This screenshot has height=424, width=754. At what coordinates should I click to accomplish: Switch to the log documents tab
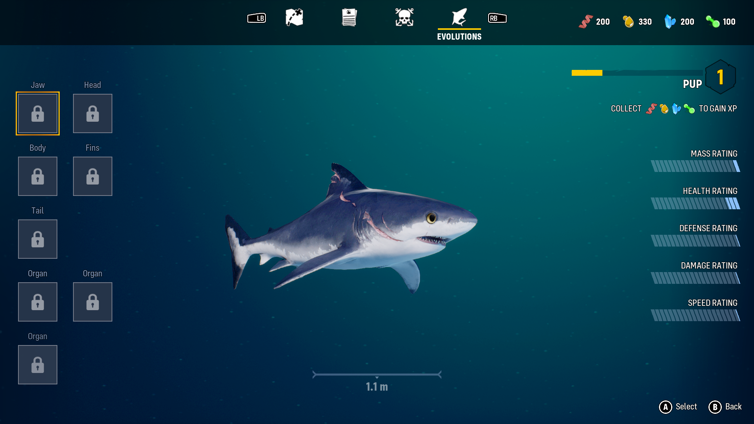click(x=349, y=17)
